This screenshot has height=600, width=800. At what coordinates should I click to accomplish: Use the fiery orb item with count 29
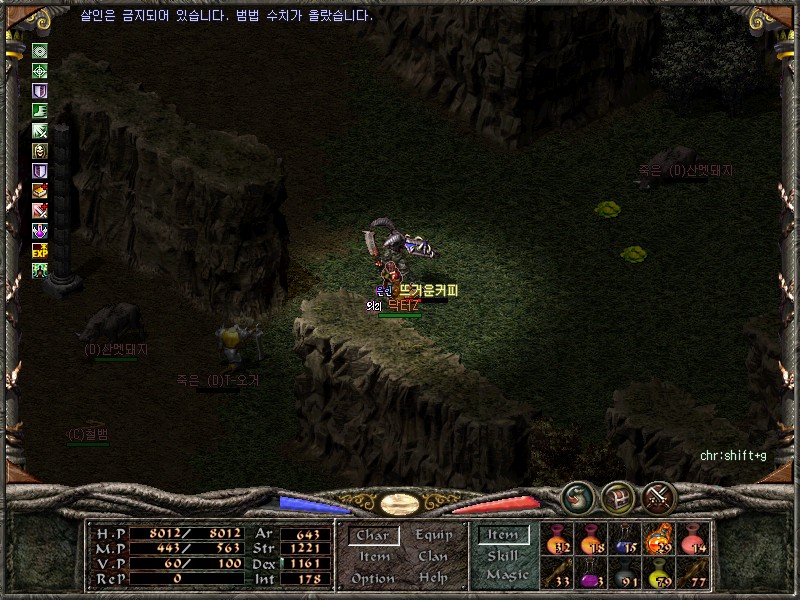point(659,539)
